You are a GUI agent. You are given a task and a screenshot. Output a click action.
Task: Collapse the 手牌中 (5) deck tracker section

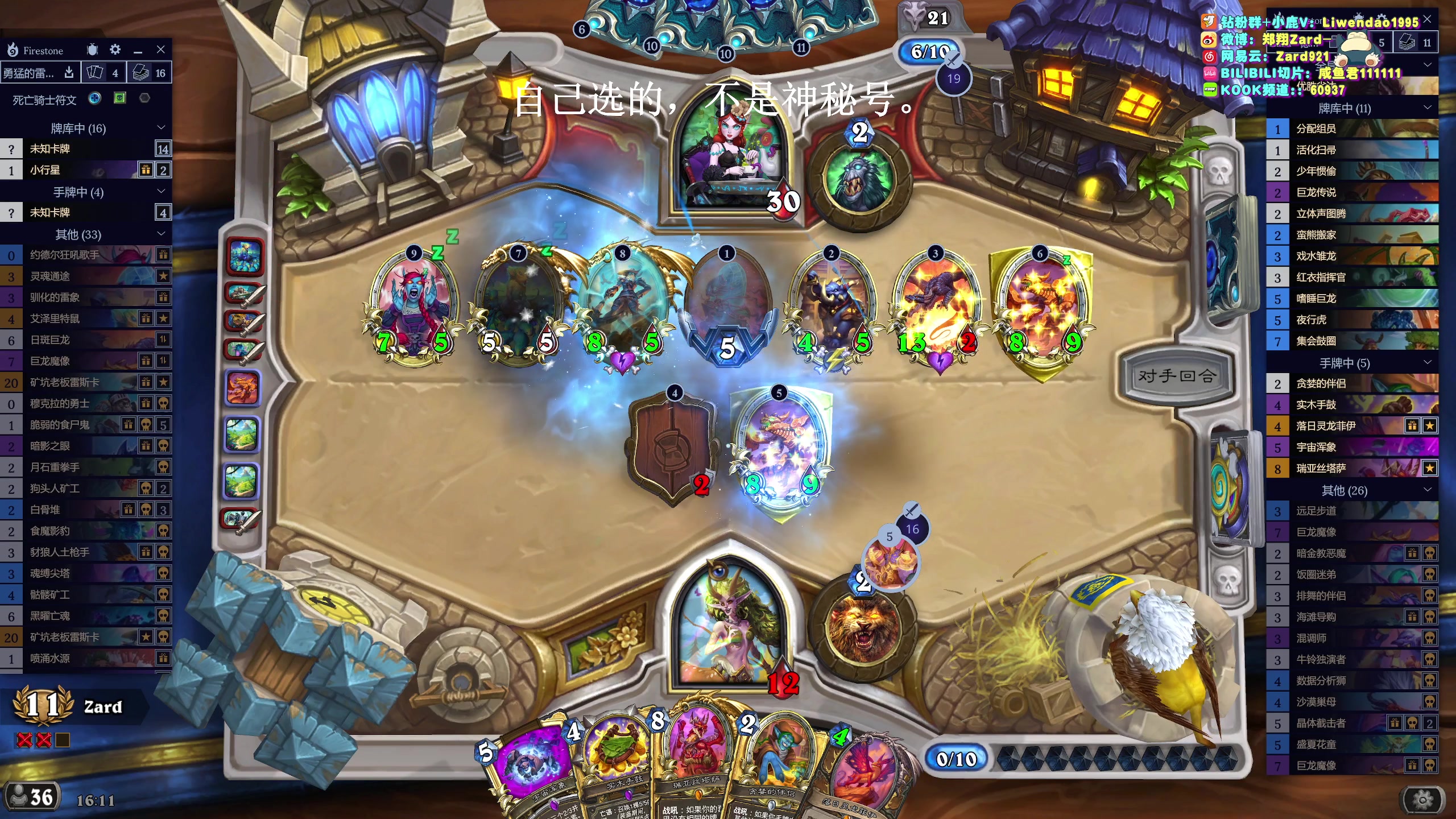coord(1428,362)
